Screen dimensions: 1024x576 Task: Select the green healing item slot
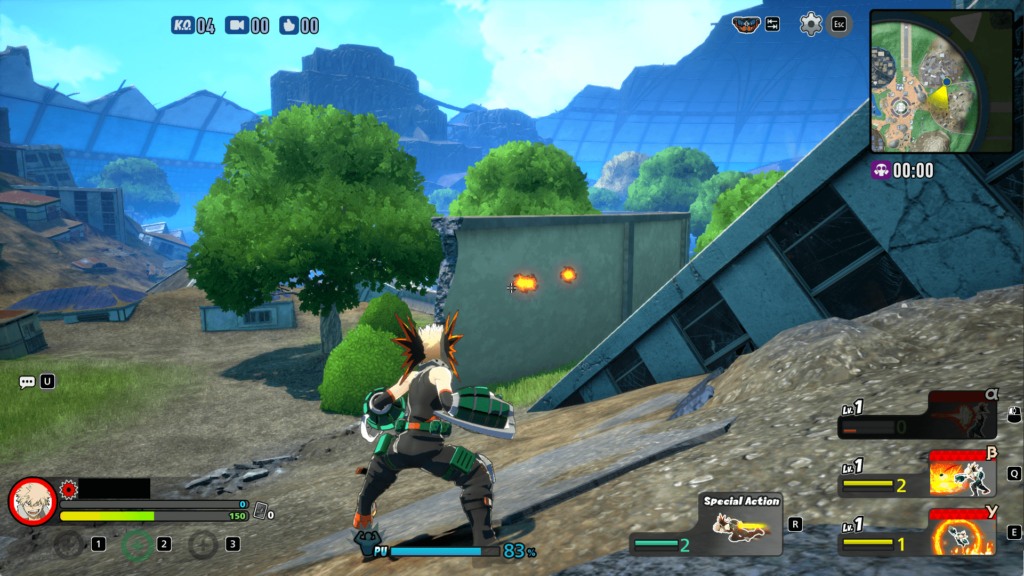pos(137,544)
